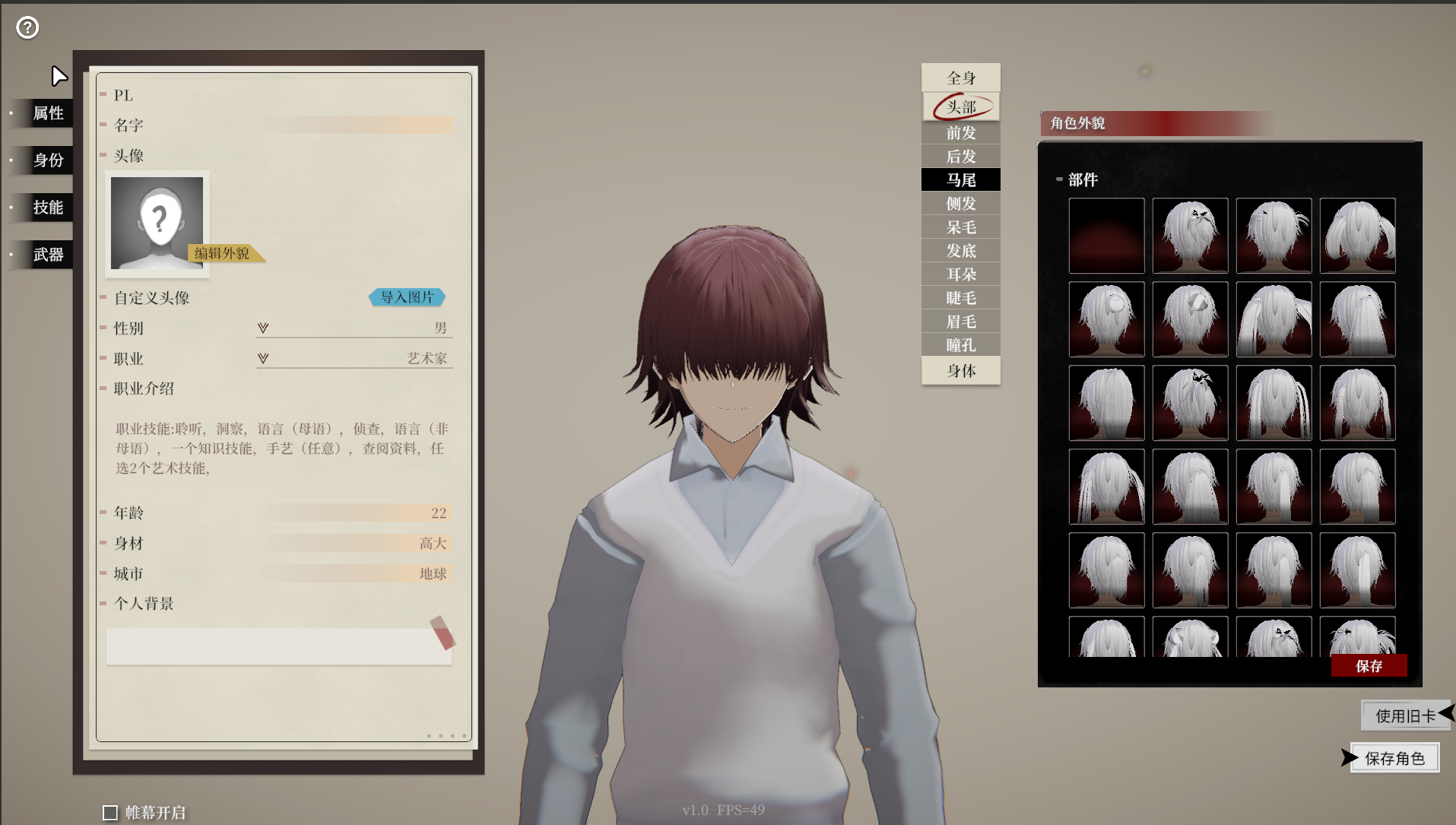Open the 瞳孔 category
Screen dimensions: 1456x825
960,344
